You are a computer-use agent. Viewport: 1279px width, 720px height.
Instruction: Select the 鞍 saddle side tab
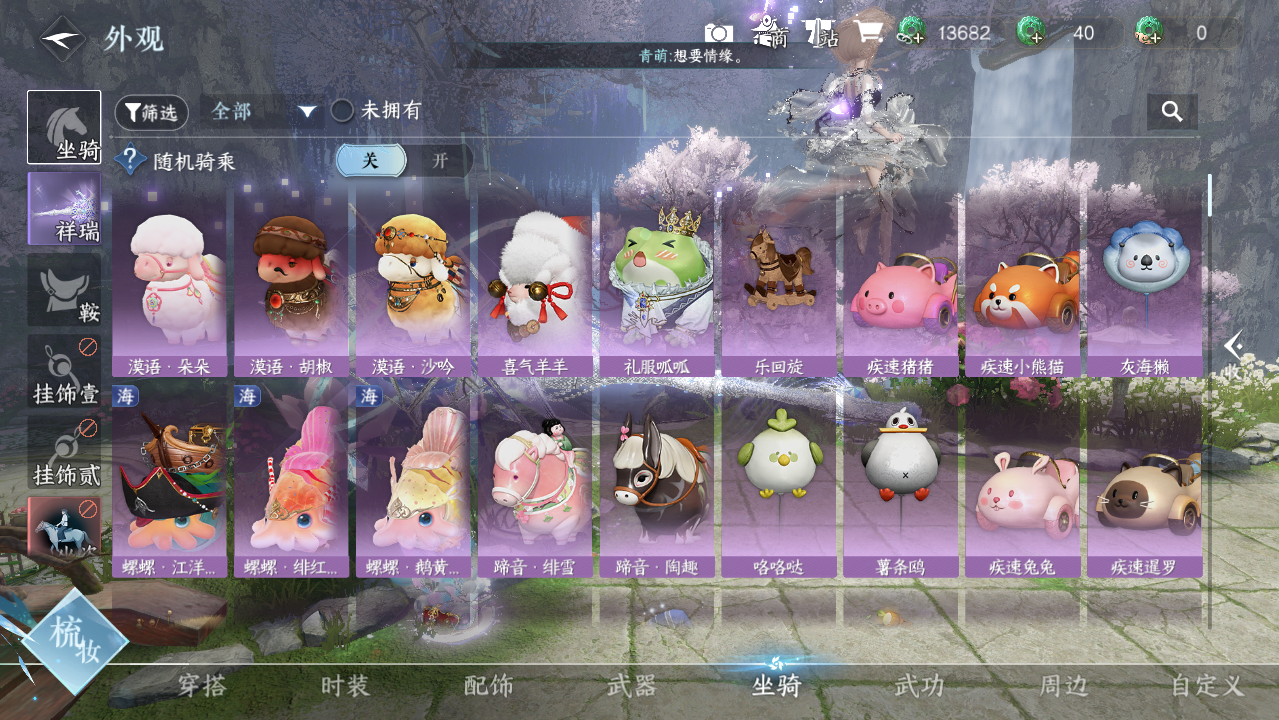tap(64, 290)
